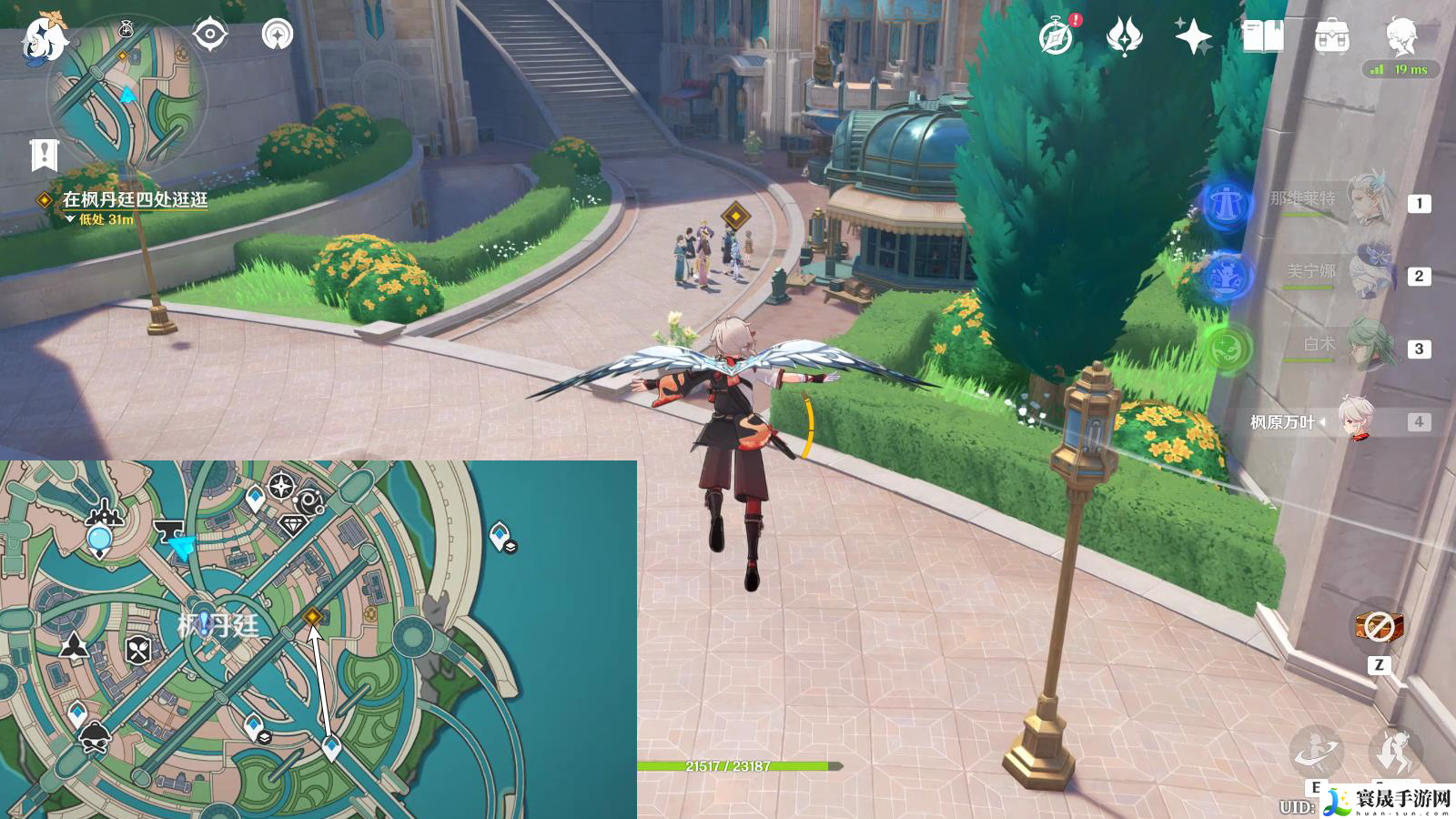
Task: Open the compass events icon
Action: pyautogui.click(x=1057, y=37)
